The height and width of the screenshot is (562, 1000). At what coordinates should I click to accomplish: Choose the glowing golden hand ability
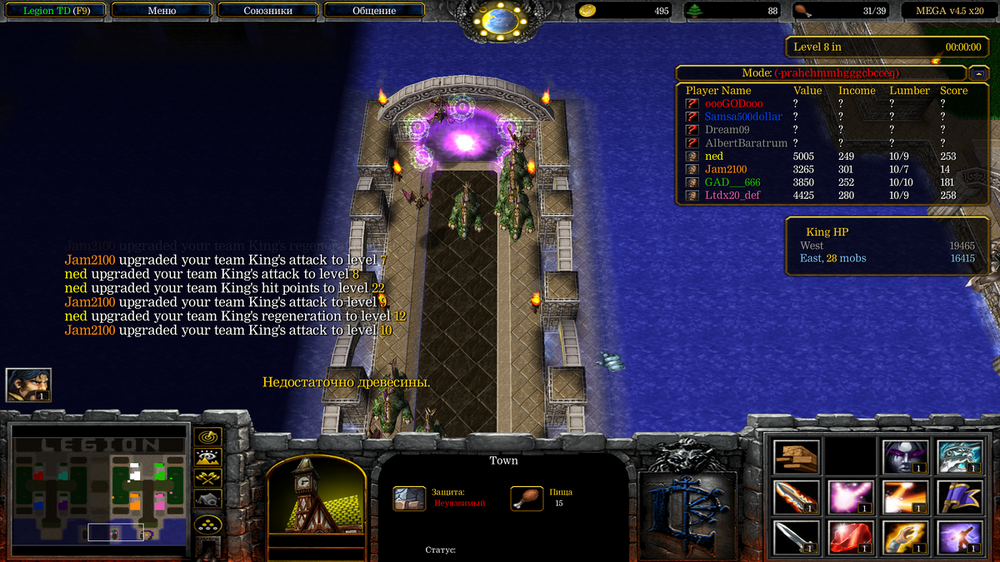[x=905, y=538]
